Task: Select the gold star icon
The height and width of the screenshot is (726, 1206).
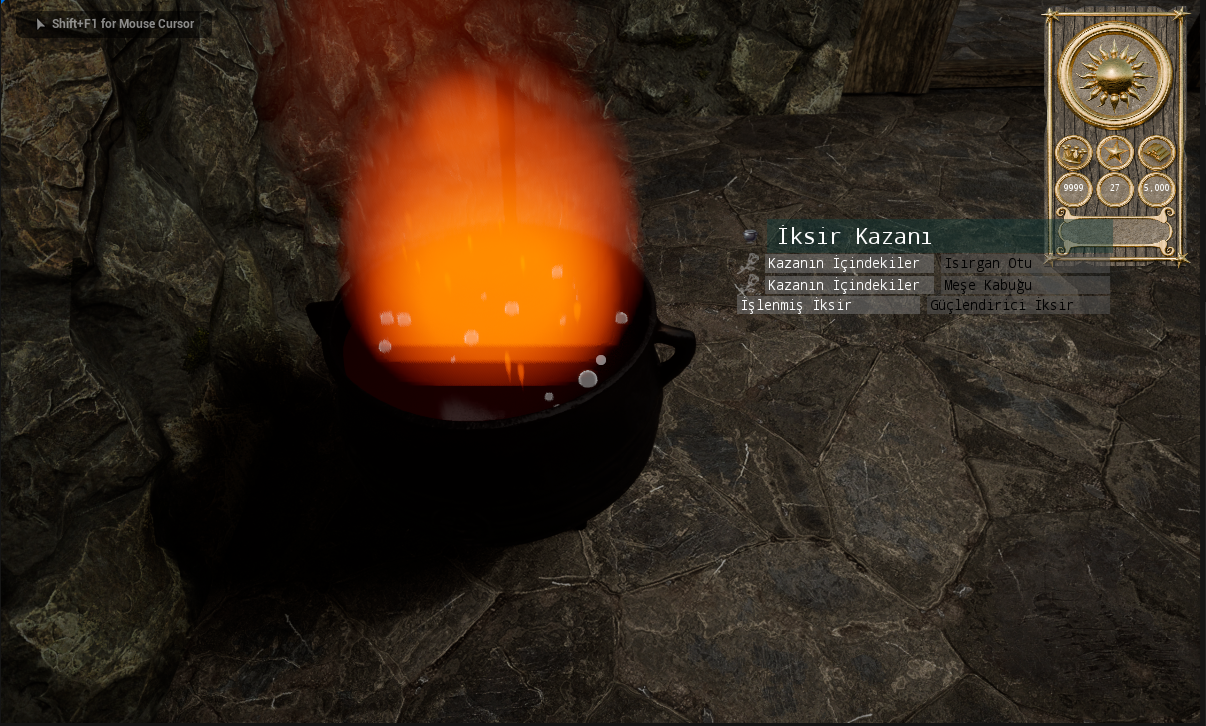Action: pyautogui.click(x=1114, y=153)
